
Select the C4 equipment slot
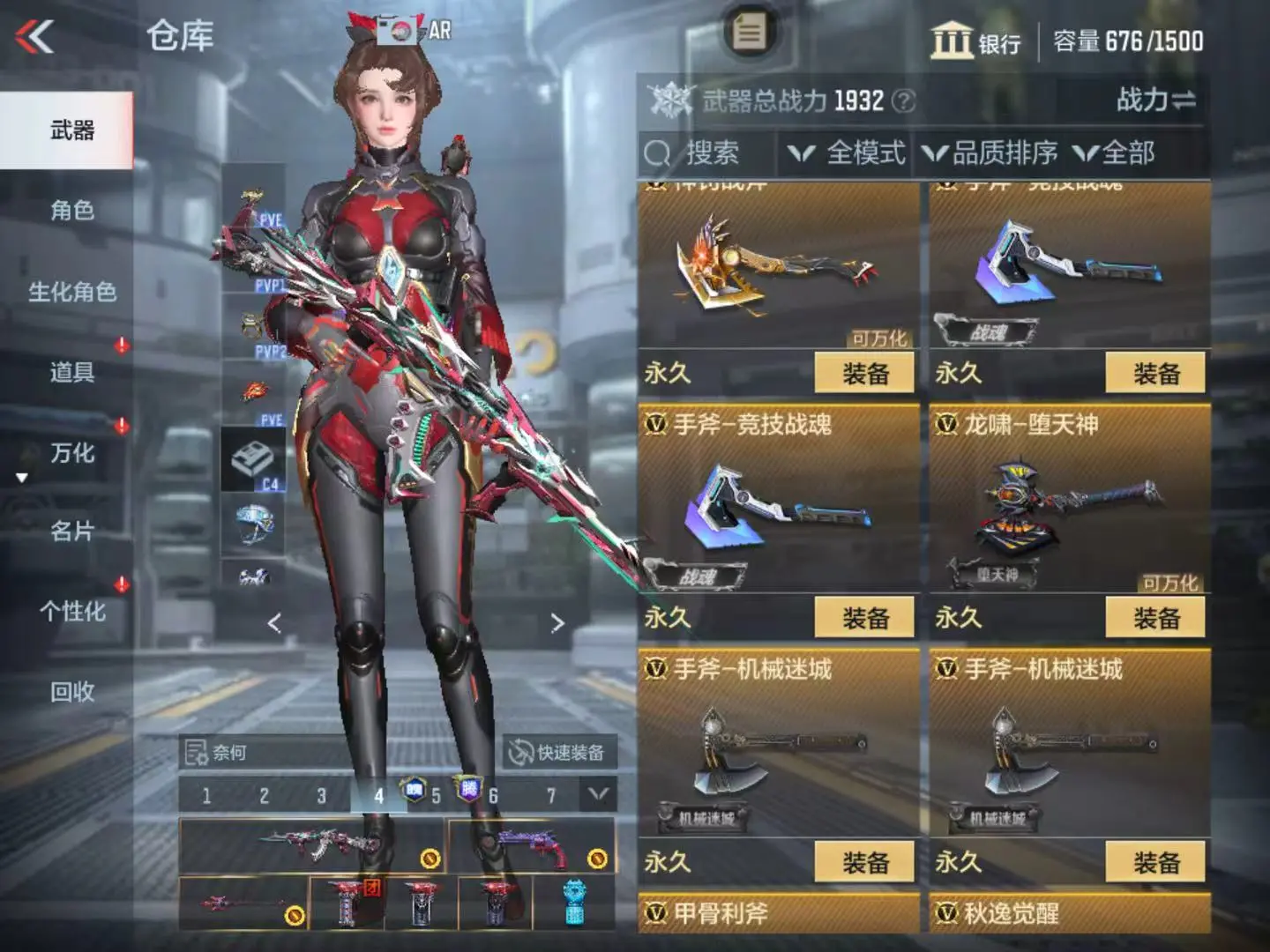pyautogui.click(x=253, y=461)
